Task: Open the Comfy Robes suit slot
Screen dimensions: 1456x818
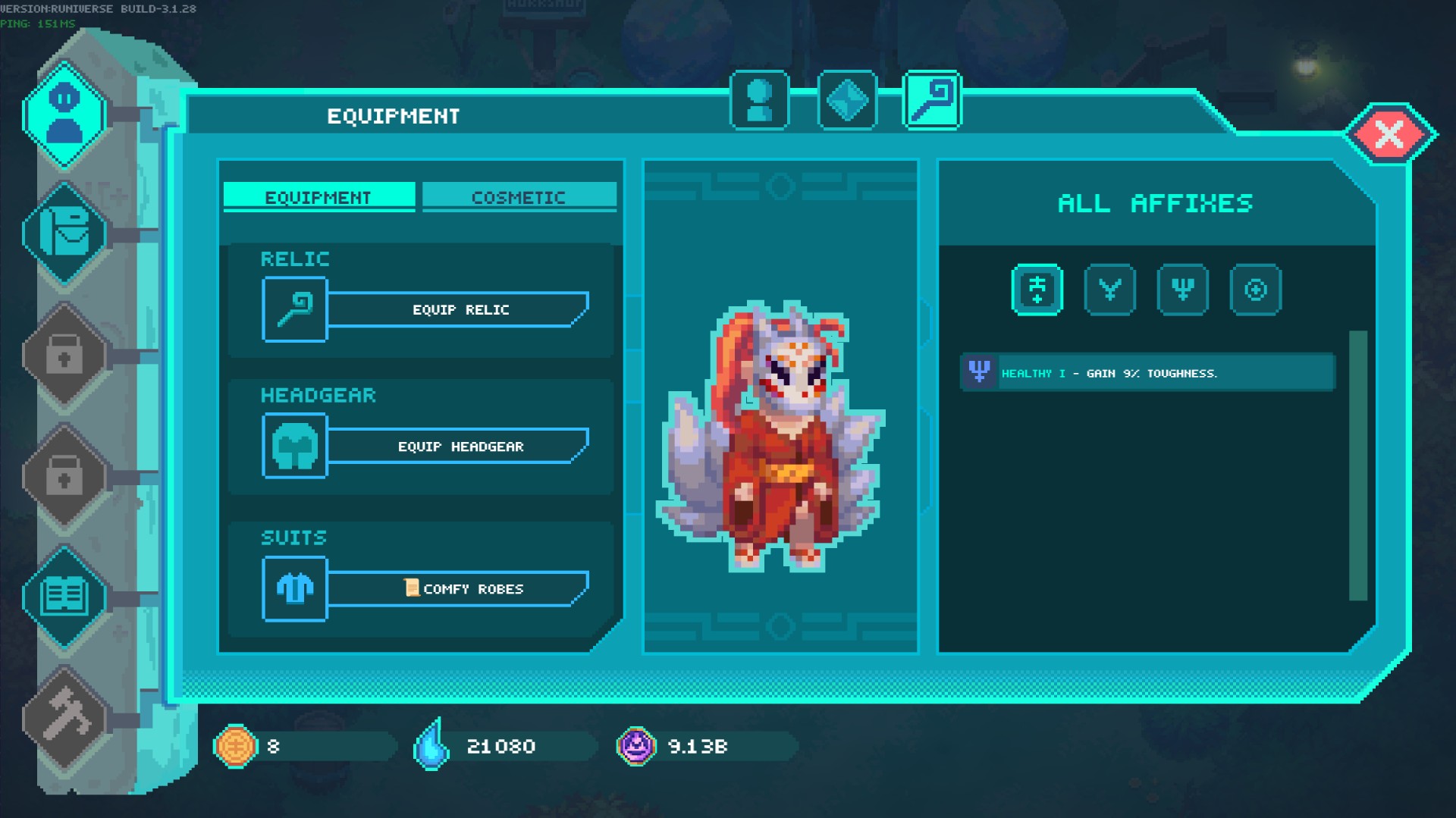Action: click(459, 589)
